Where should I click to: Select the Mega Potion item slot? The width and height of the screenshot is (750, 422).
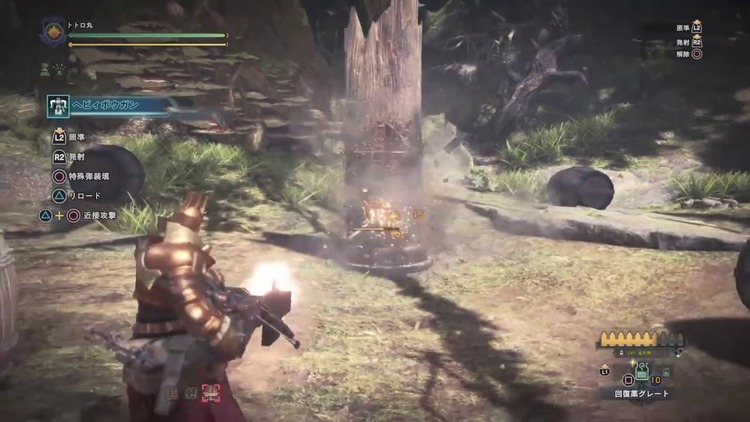pos(642,372)
